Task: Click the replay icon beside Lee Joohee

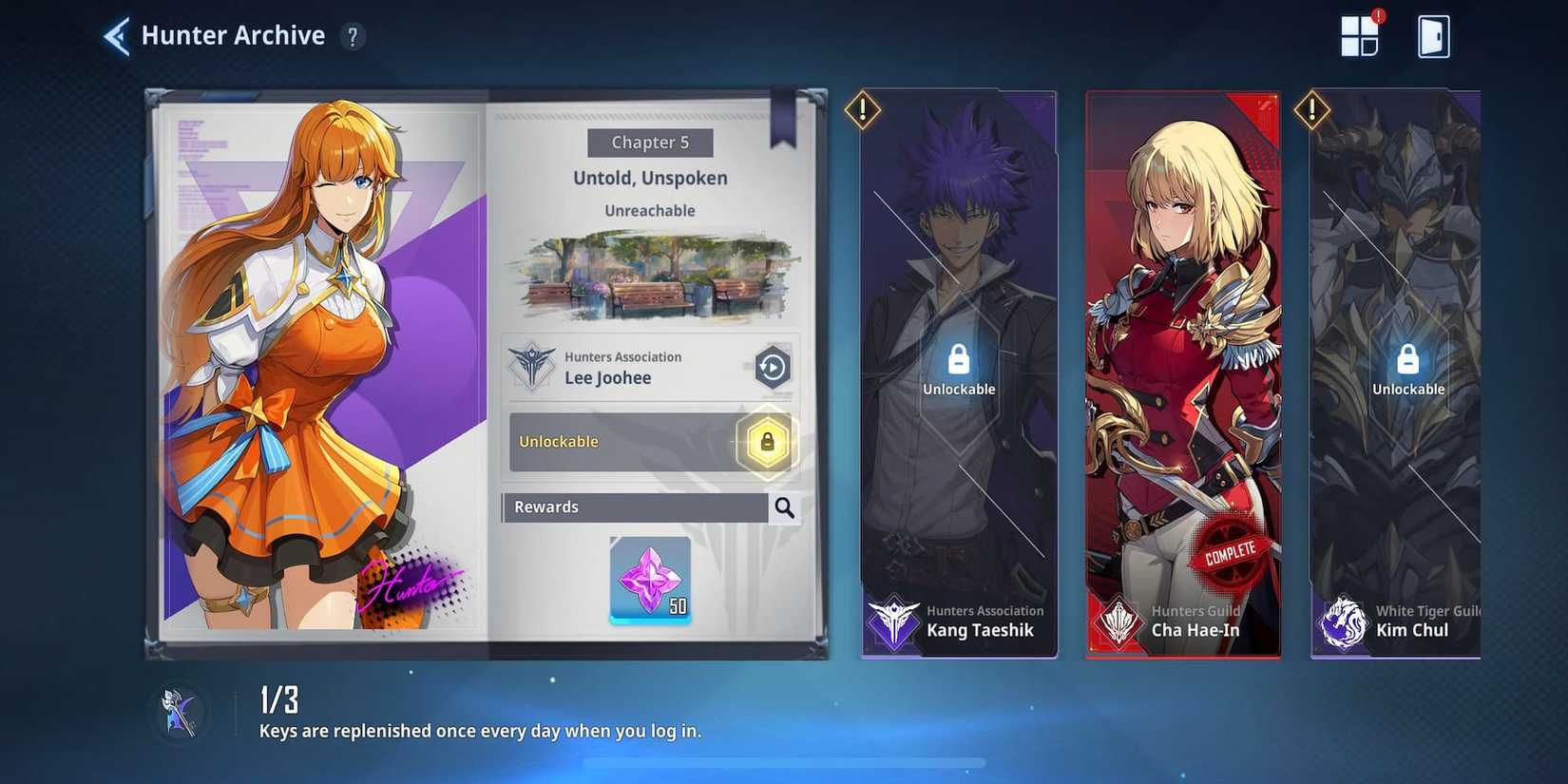Action: (772, 368)
